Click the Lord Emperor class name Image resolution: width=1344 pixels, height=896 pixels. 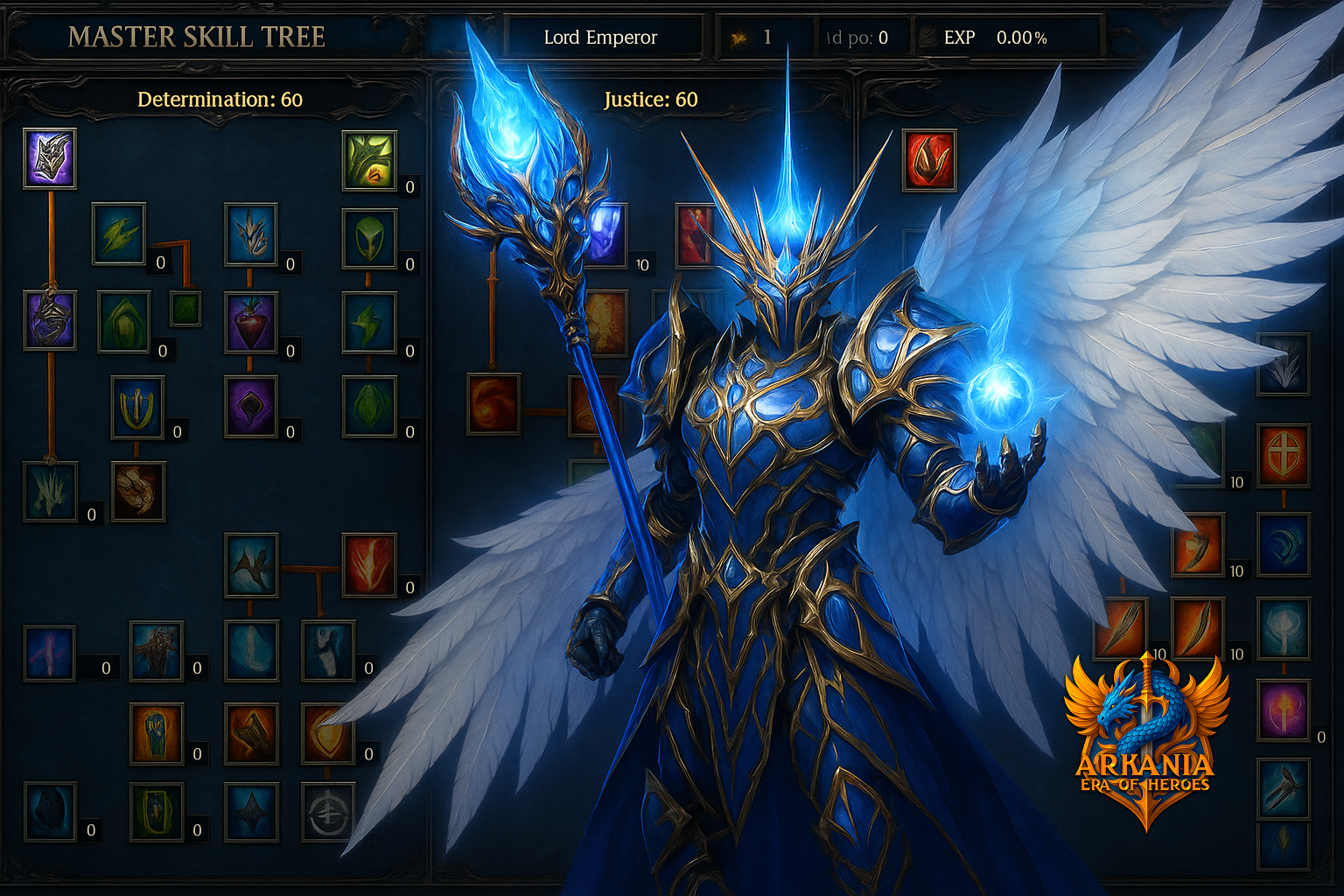(601, 38)
